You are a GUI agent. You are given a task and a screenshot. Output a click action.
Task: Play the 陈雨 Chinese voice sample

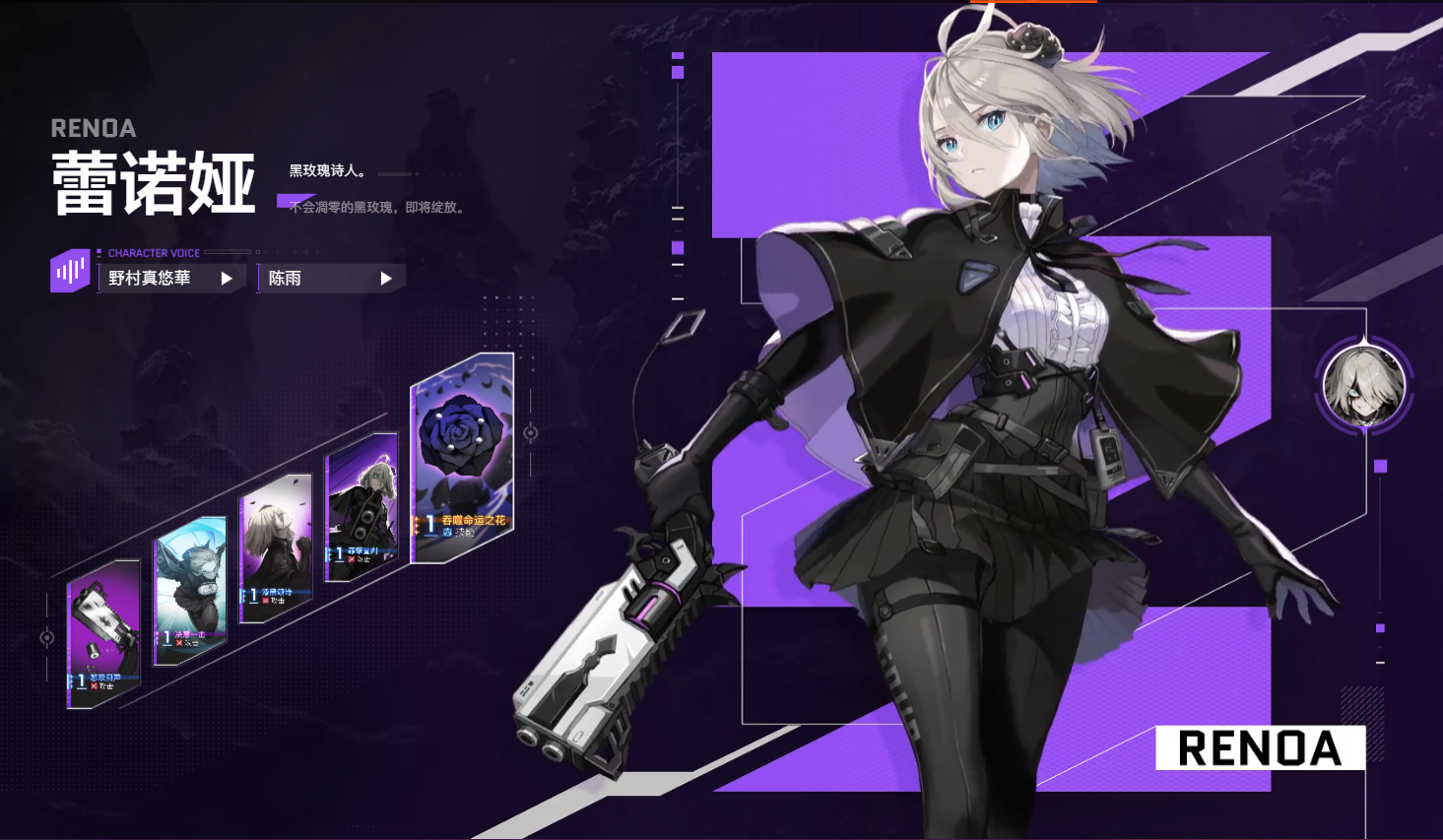point(385,279)
